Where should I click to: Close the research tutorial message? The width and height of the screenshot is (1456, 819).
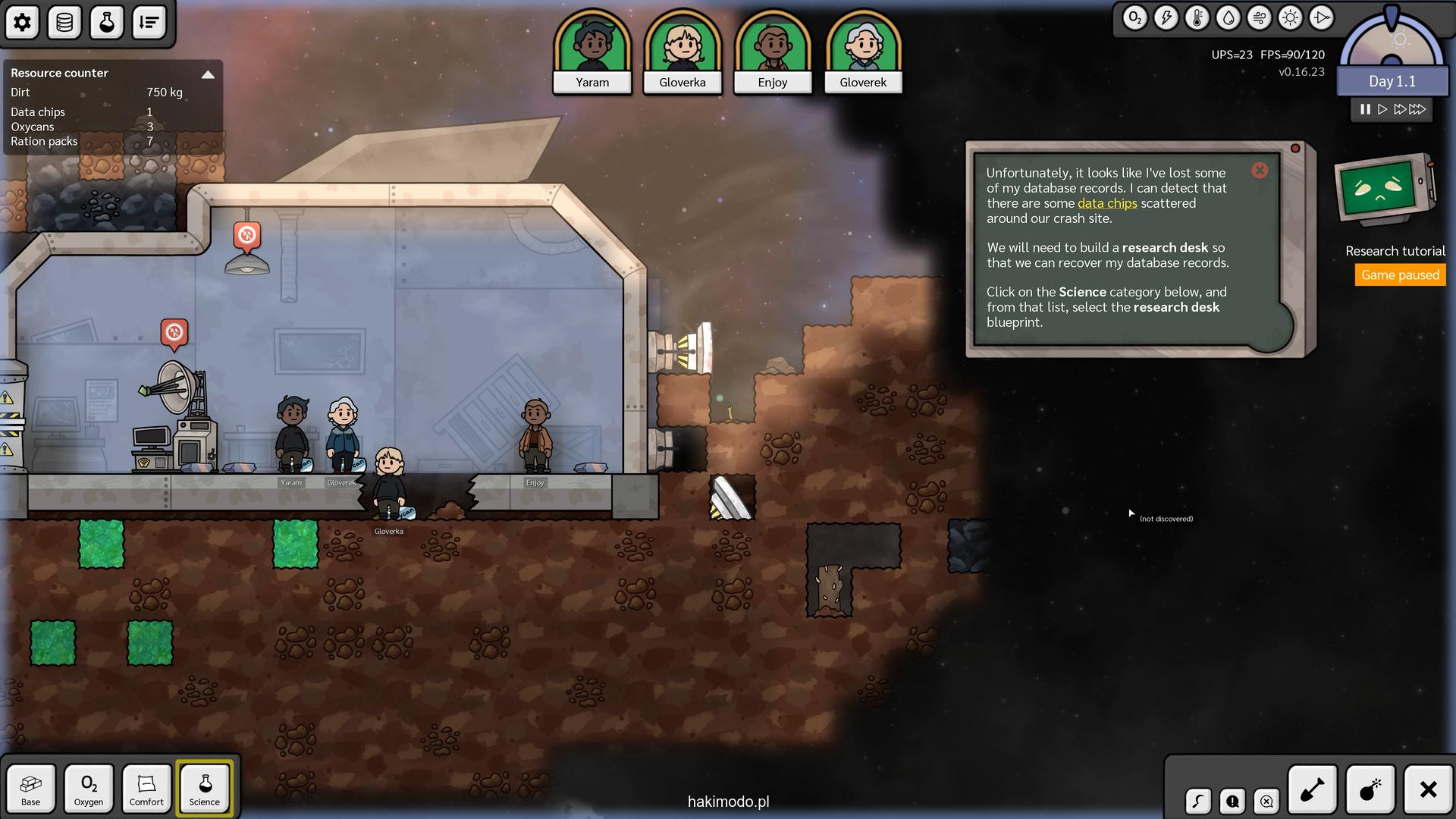click(1260, 171)
